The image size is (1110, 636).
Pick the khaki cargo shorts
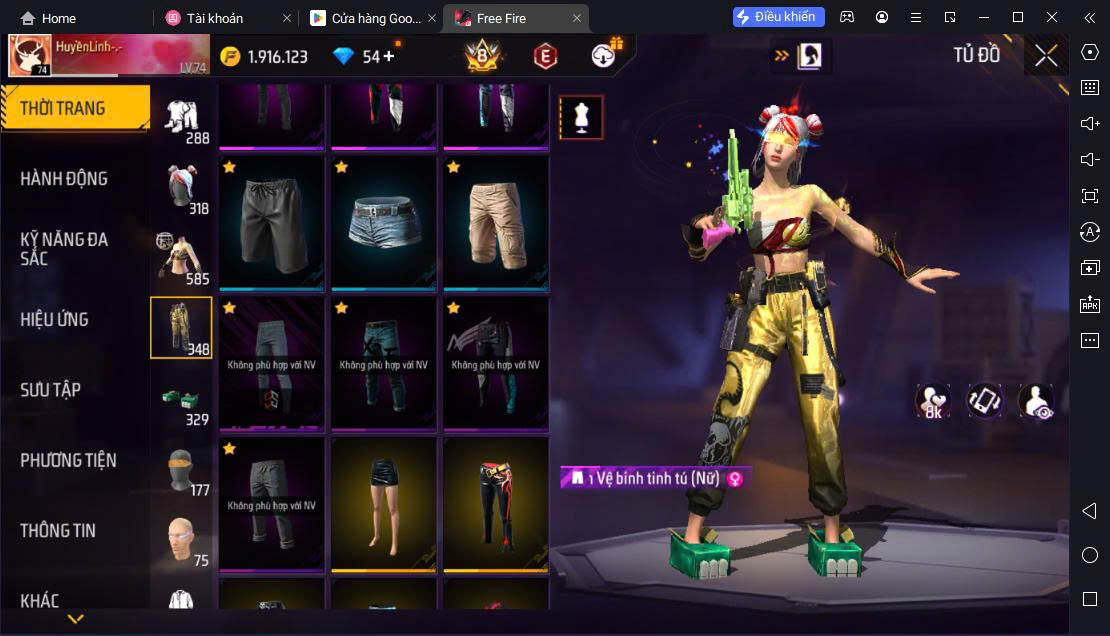click(x=496, y=222)
